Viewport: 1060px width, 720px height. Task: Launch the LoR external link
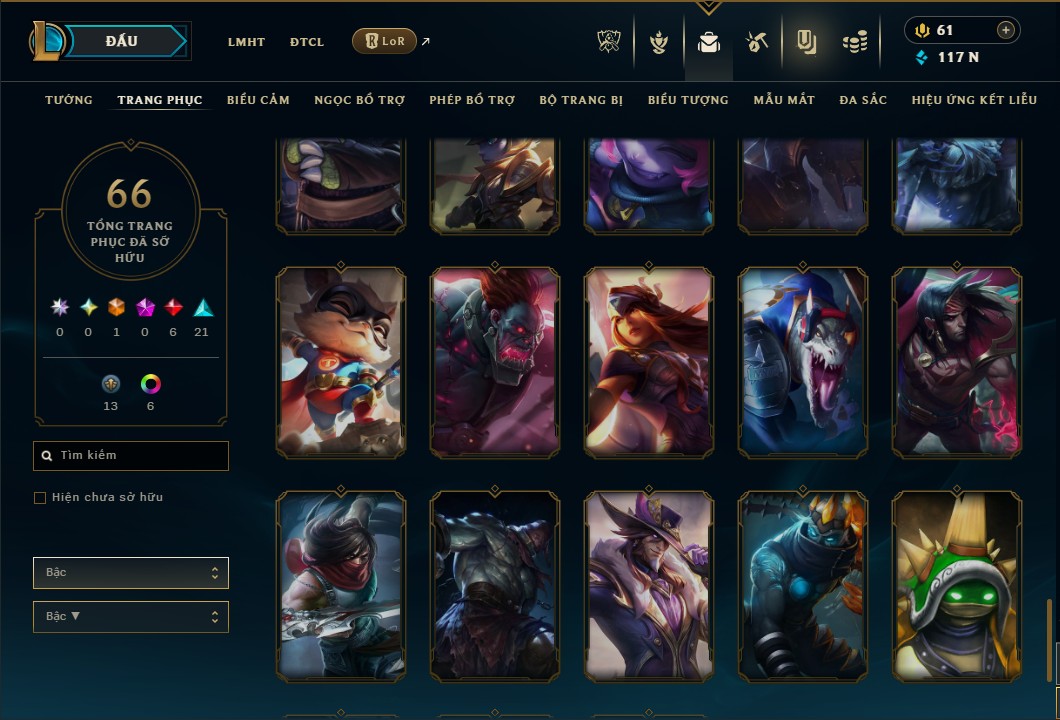pos(385,41)
